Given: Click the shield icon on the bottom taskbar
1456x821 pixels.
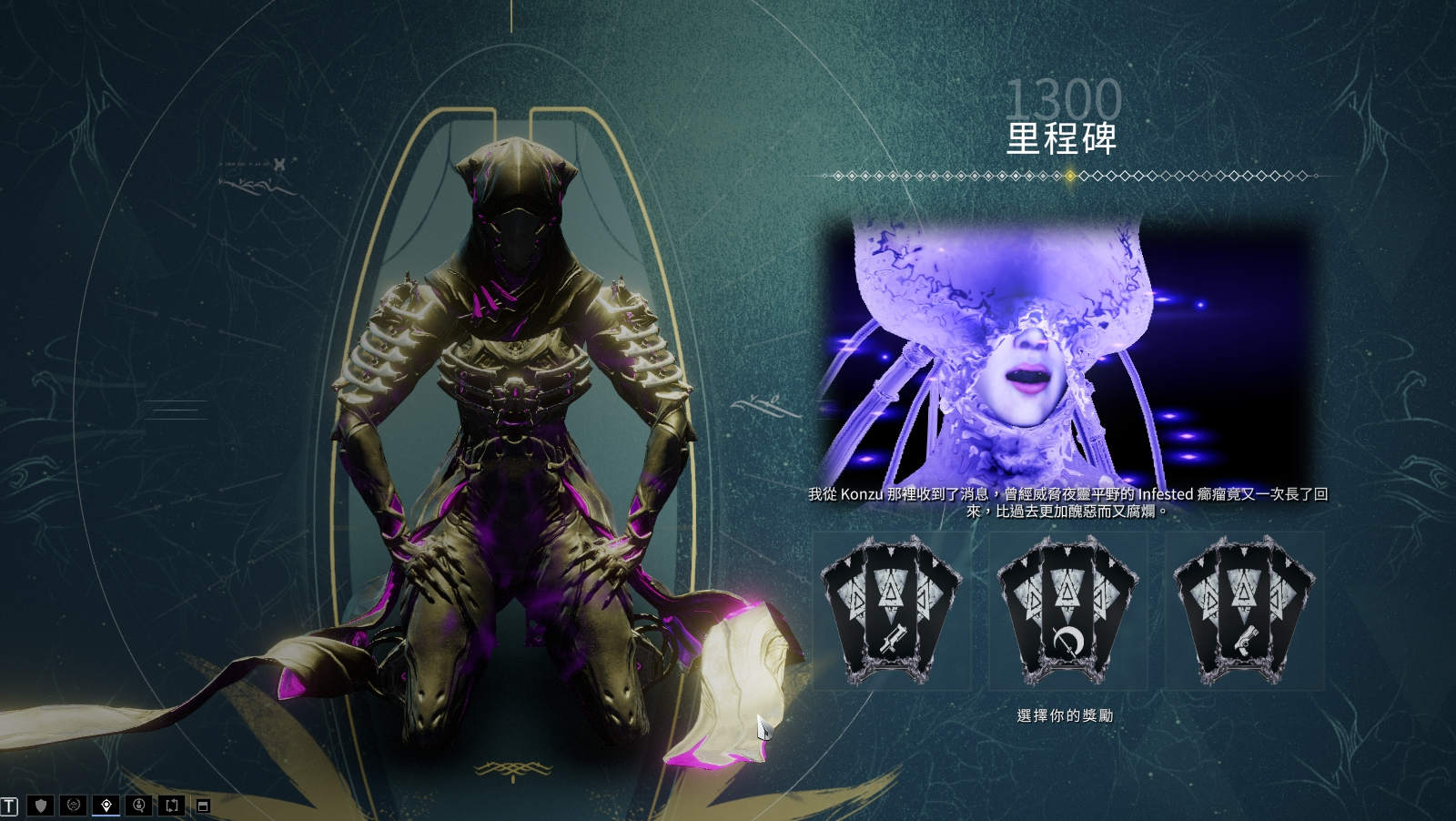Looking at the screenshot, I should point(40,806).
